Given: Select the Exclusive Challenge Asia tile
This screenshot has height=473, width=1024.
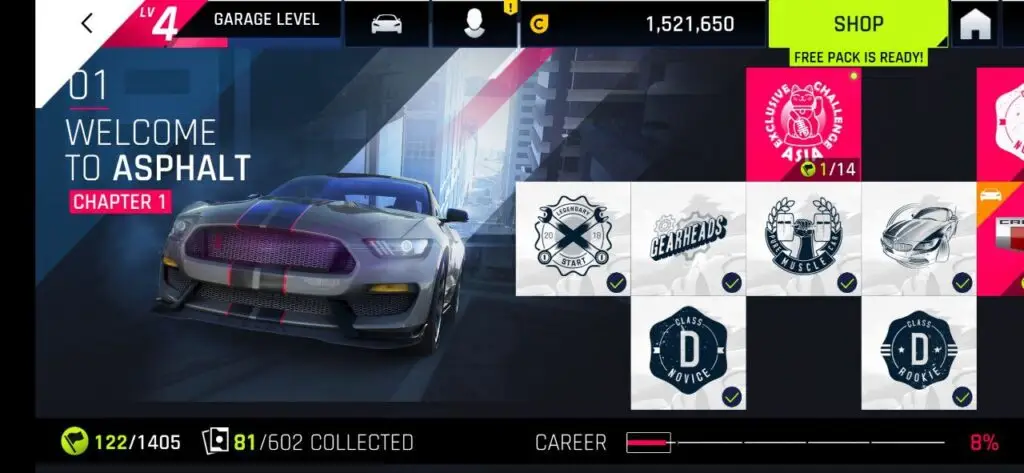Looking at the screenshot, I should 803,125.
